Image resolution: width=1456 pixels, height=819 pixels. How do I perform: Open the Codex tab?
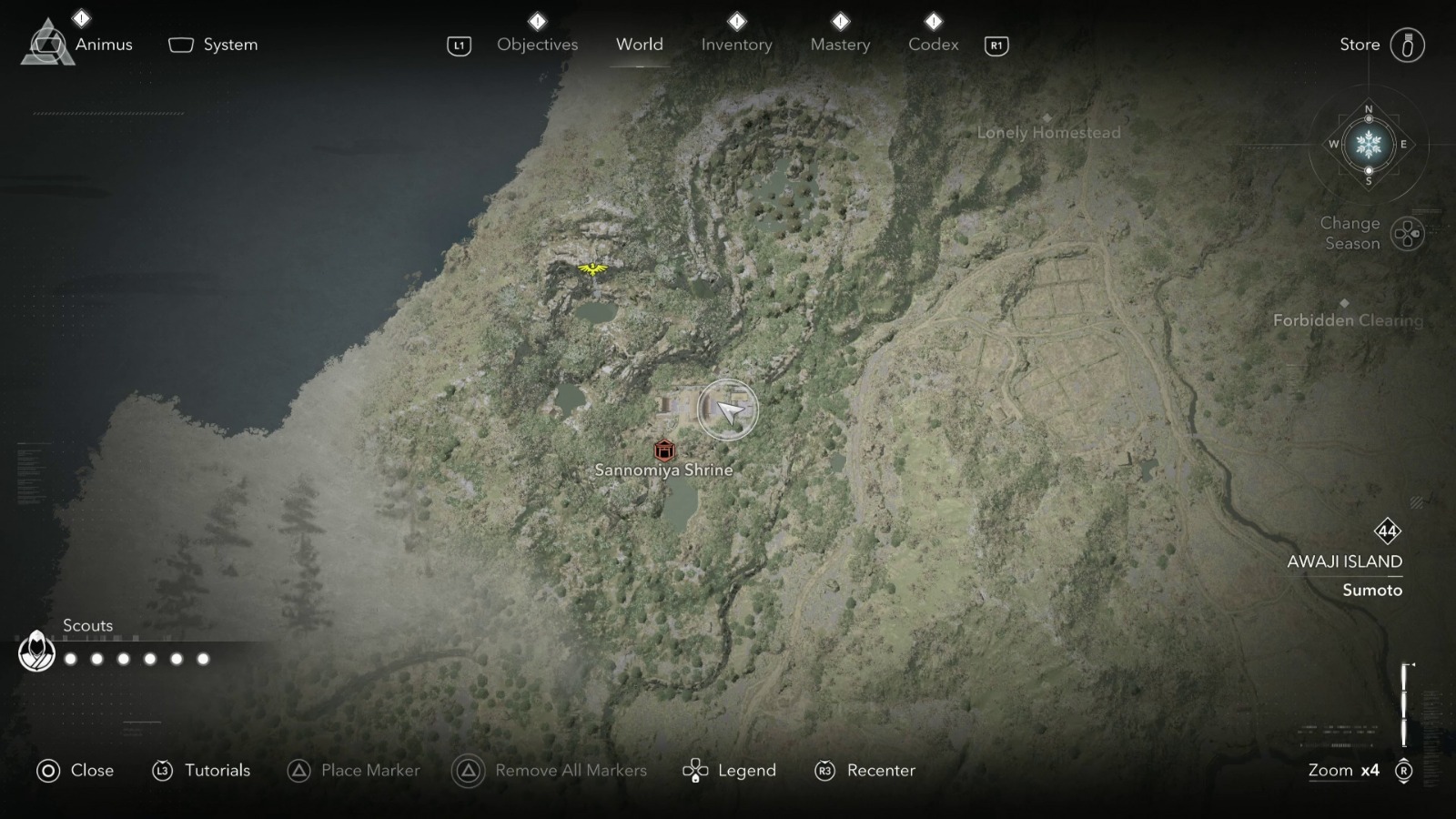pos(932,44)
